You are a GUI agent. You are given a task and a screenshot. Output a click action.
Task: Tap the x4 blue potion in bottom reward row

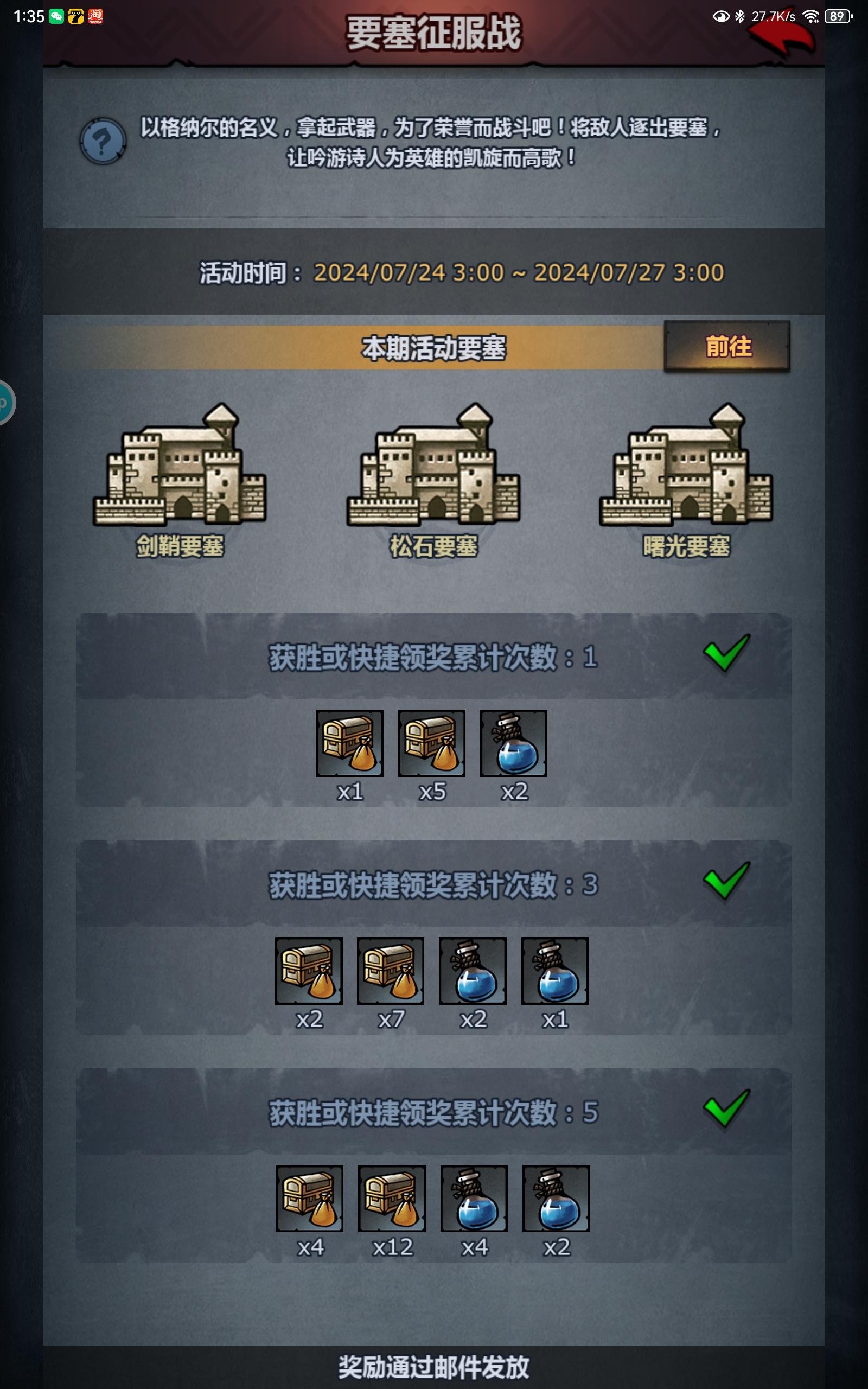tap(473, 1200)
